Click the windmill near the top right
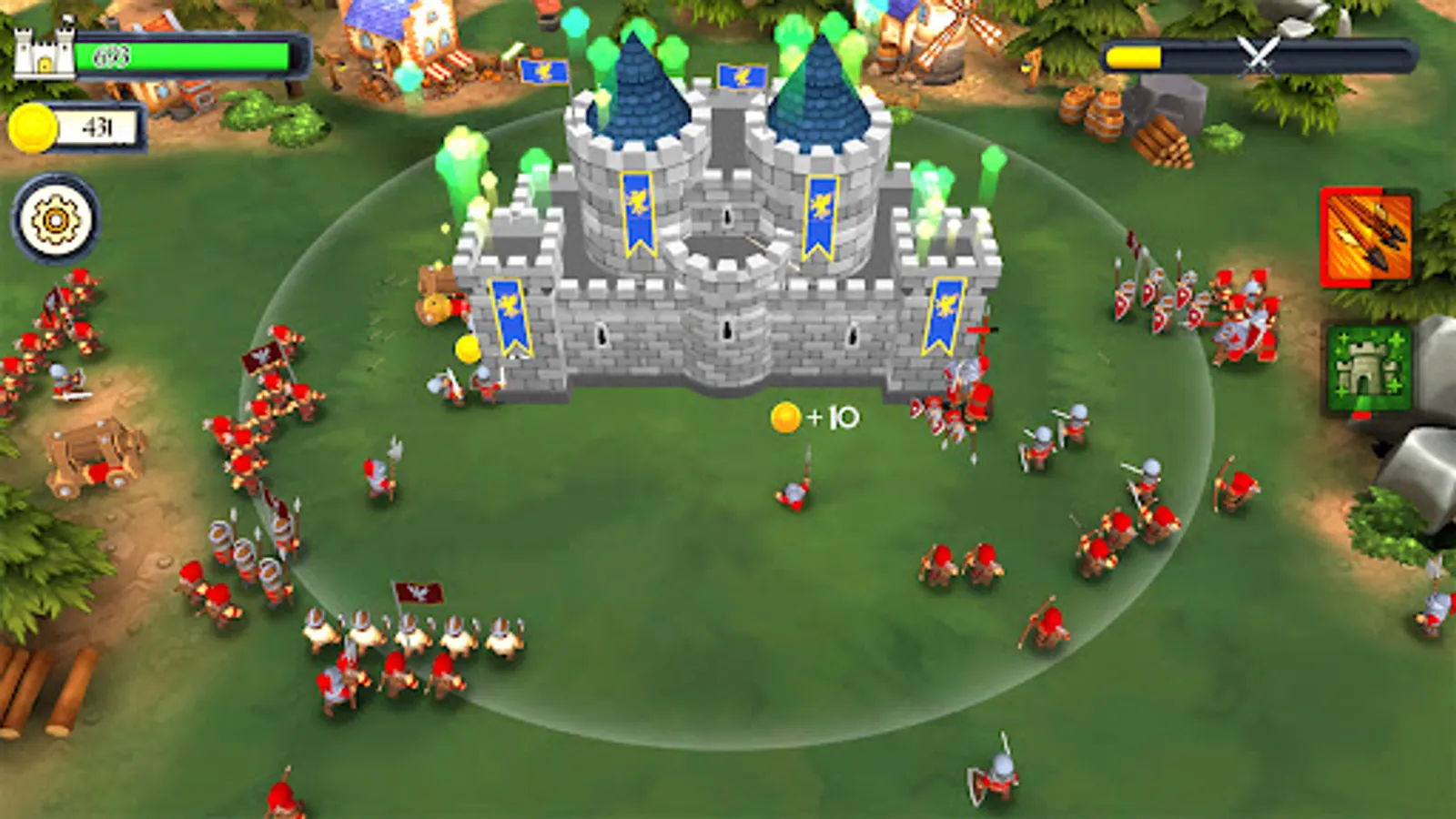The width and height of the screenshot is (1456, 819). click(944, 36)
